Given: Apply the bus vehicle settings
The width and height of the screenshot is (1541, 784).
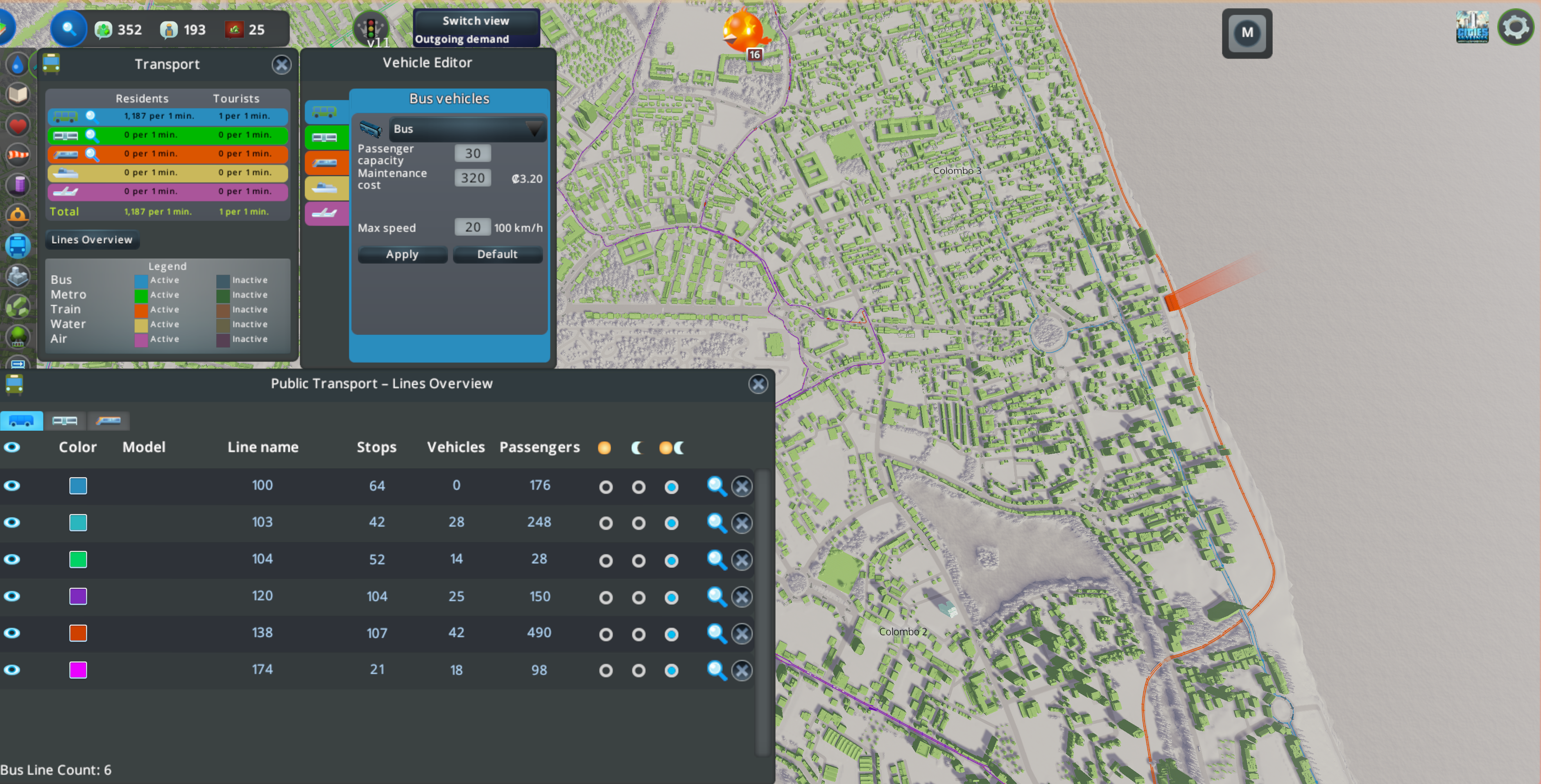Looking at the screenshot, I should (402, 254).
